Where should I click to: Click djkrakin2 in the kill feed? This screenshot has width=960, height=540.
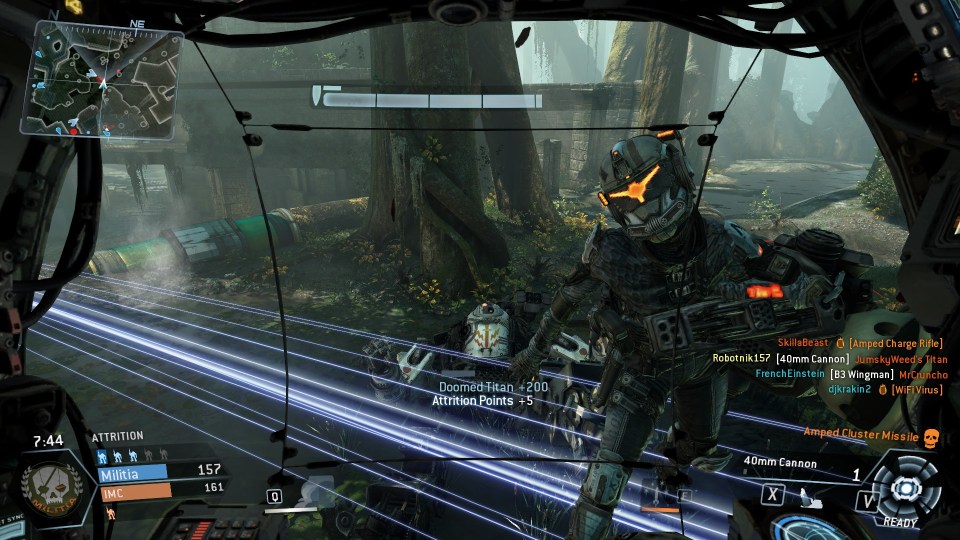[x=849, y=389]
